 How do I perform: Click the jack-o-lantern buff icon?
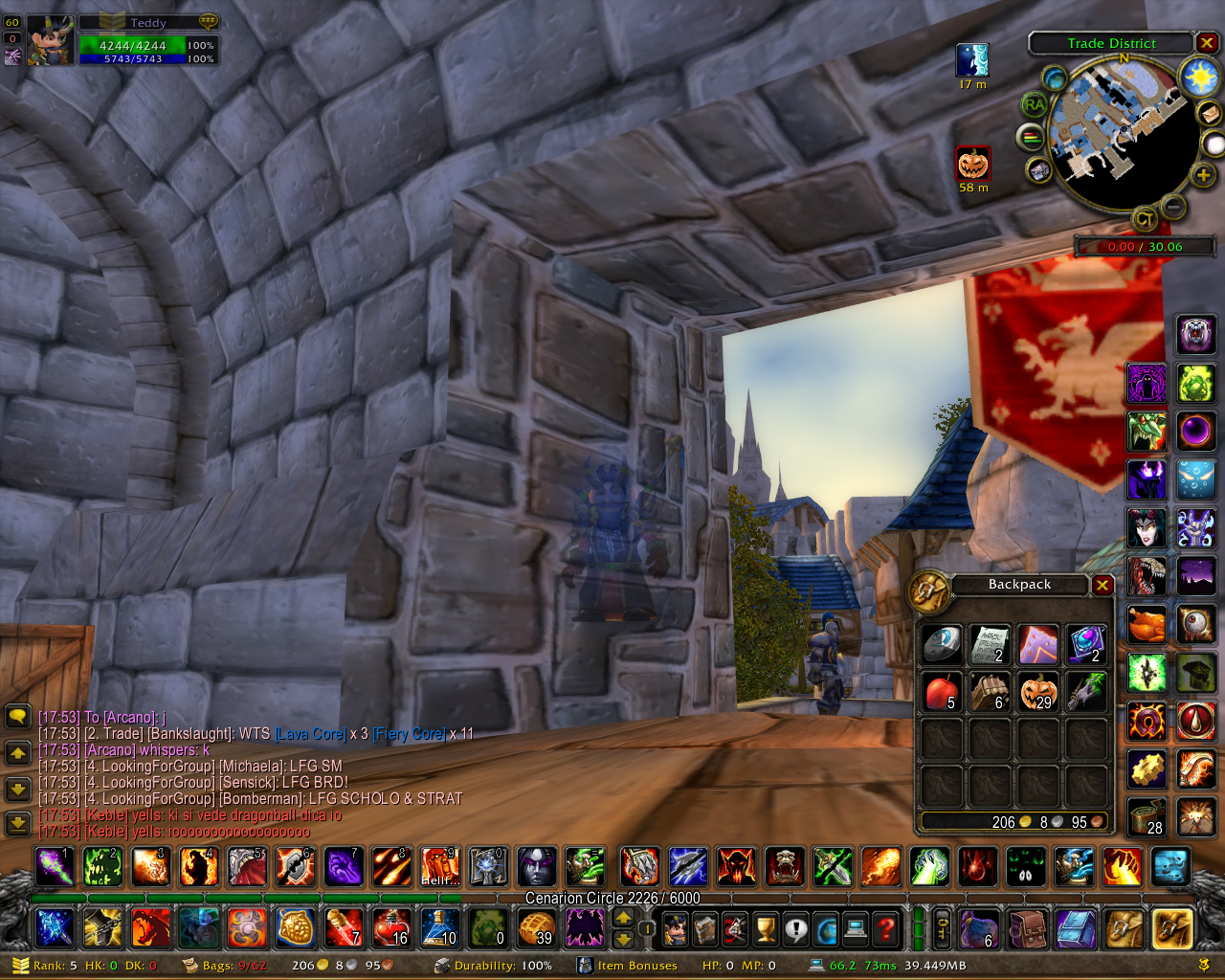[x=972, y=164]
